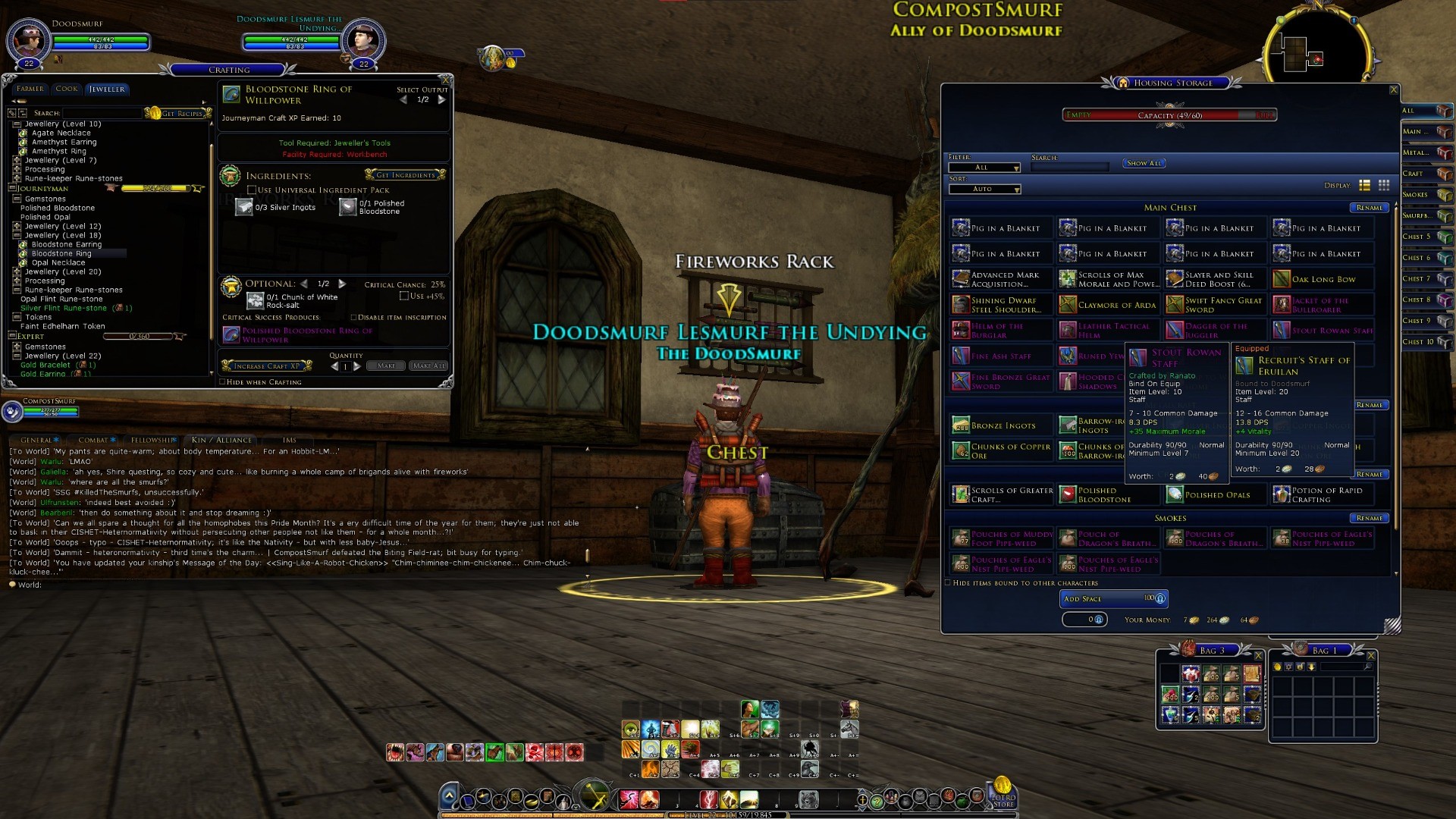Viewport: 1456px width, 819px height.
Task: Tick Hide When Crafting checkbox
Action: (222, 382)
